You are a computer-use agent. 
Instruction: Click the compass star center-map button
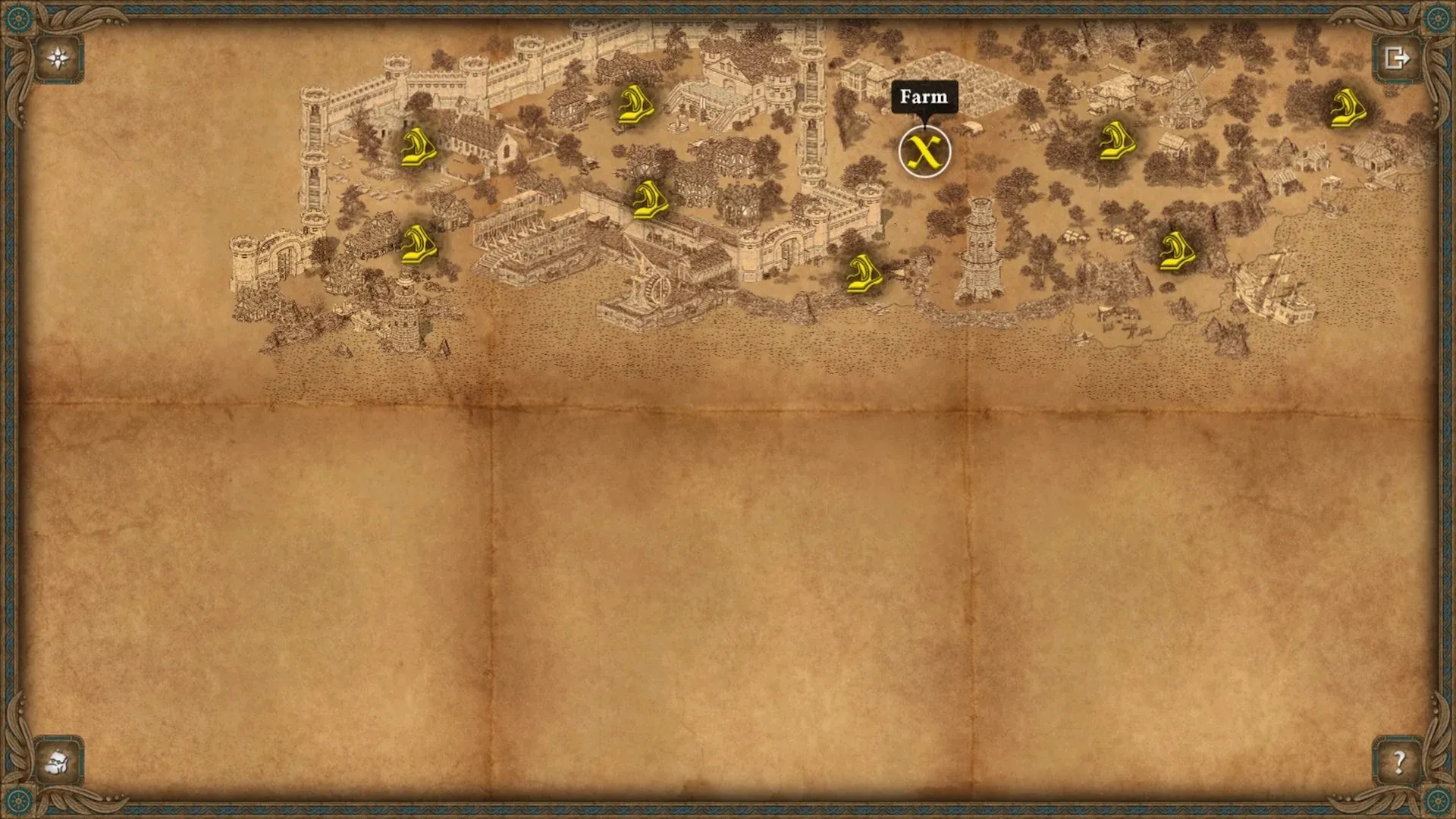[58, 58]
